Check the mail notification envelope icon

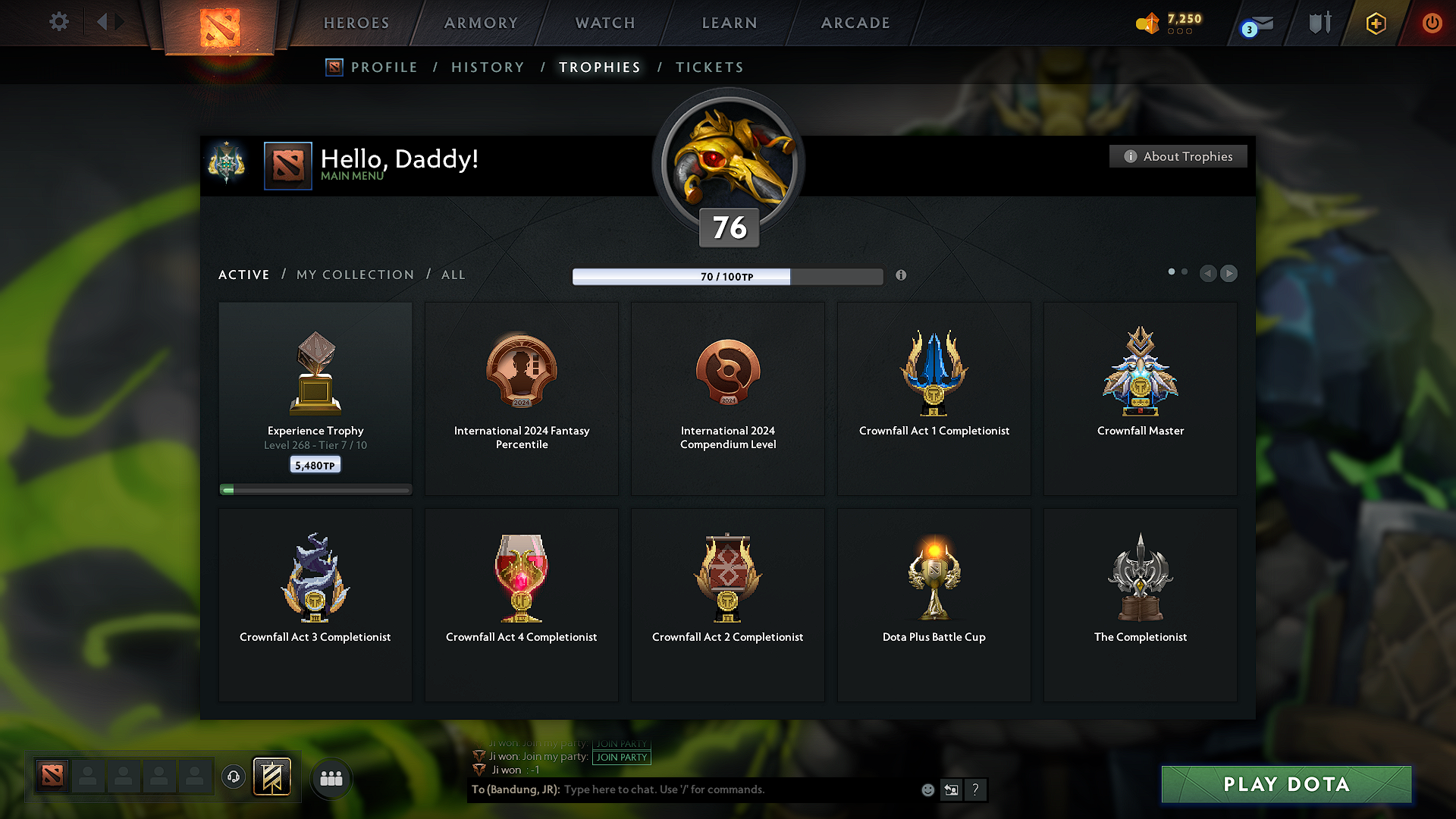(x=1255, y=24)
